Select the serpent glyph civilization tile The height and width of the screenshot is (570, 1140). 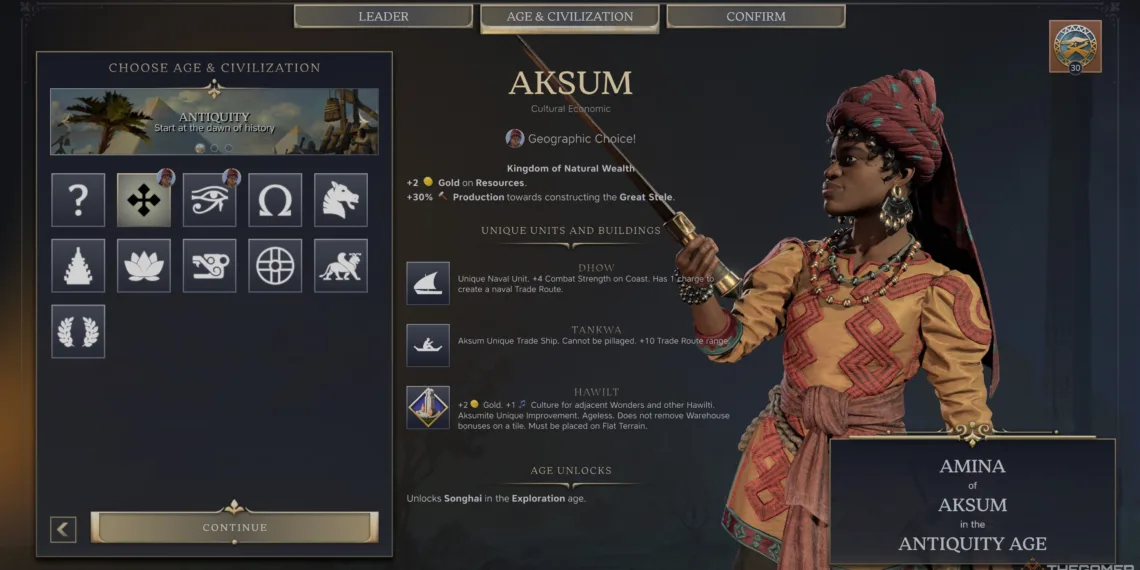tap(209, 266)
